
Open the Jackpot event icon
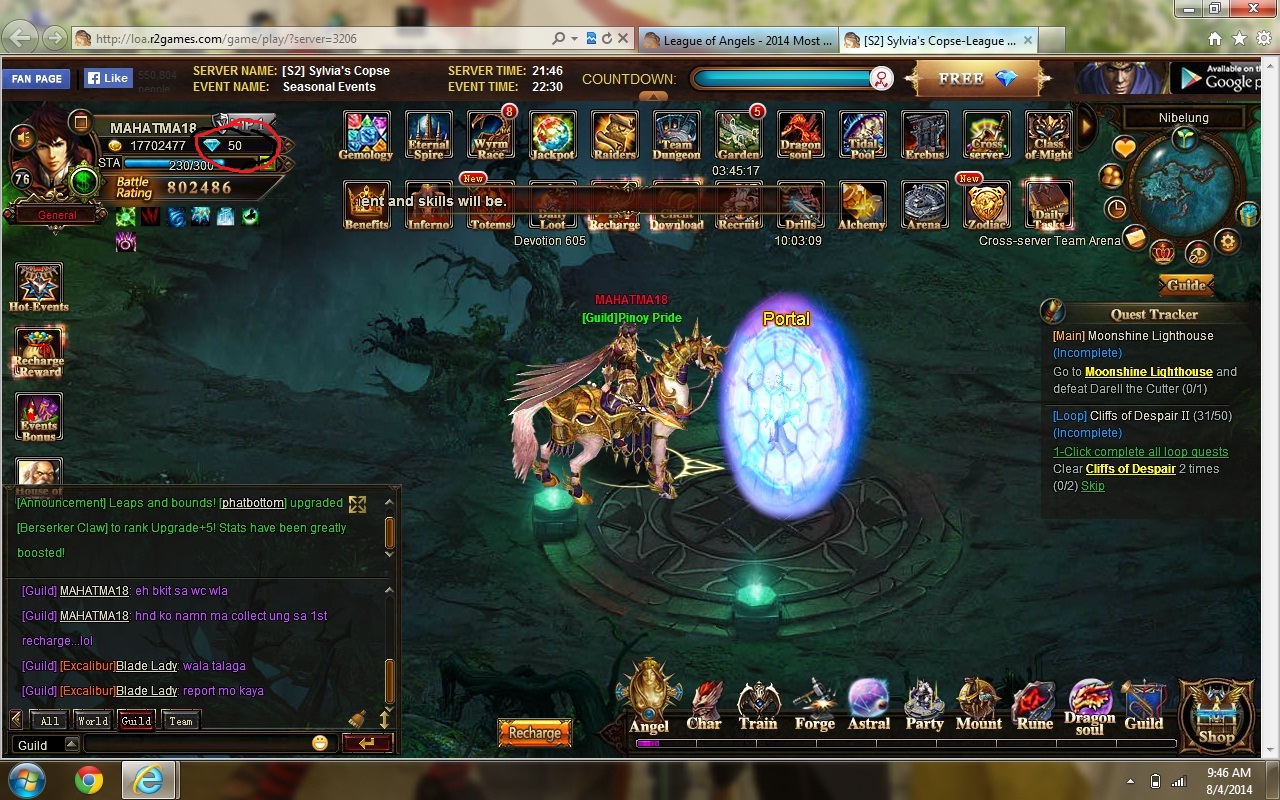point(552,135)
